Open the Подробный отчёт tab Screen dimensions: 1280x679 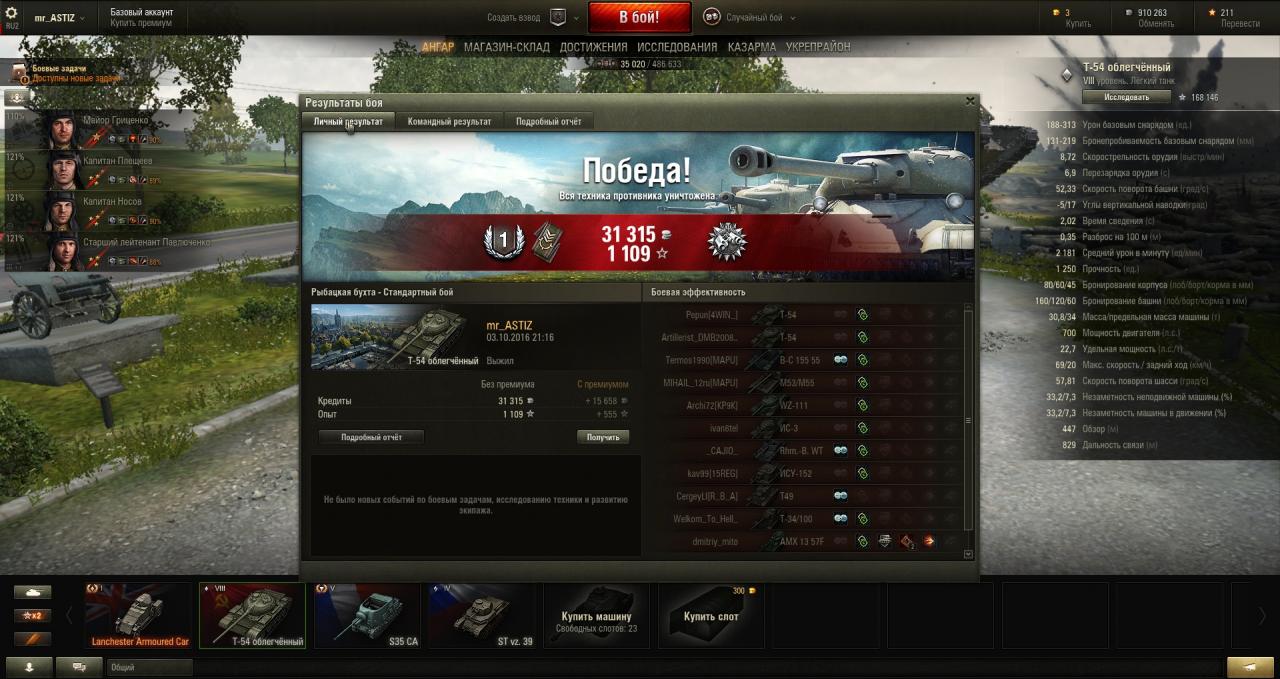point(548,121)
